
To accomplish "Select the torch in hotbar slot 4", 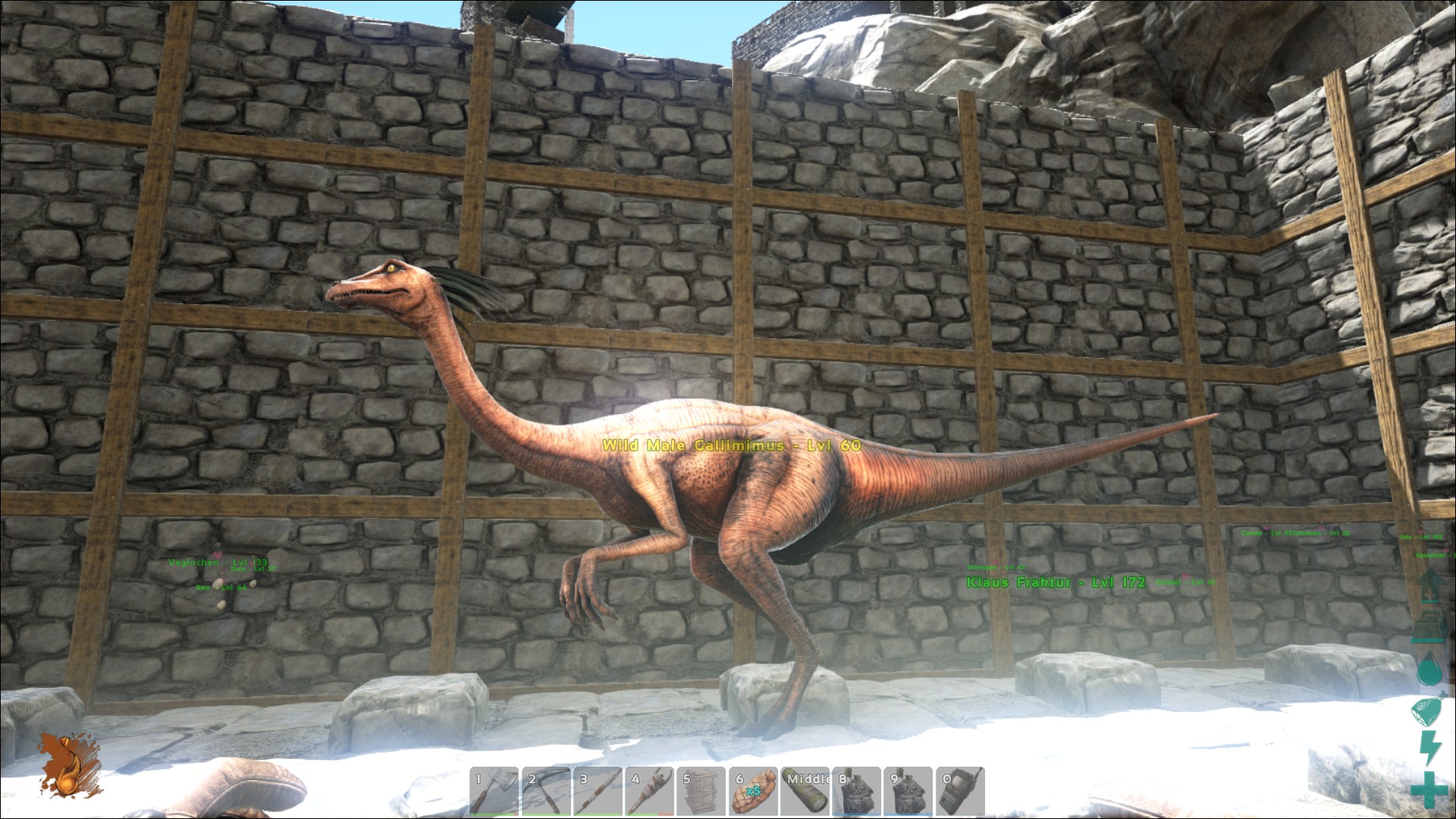I will [649, 792].
